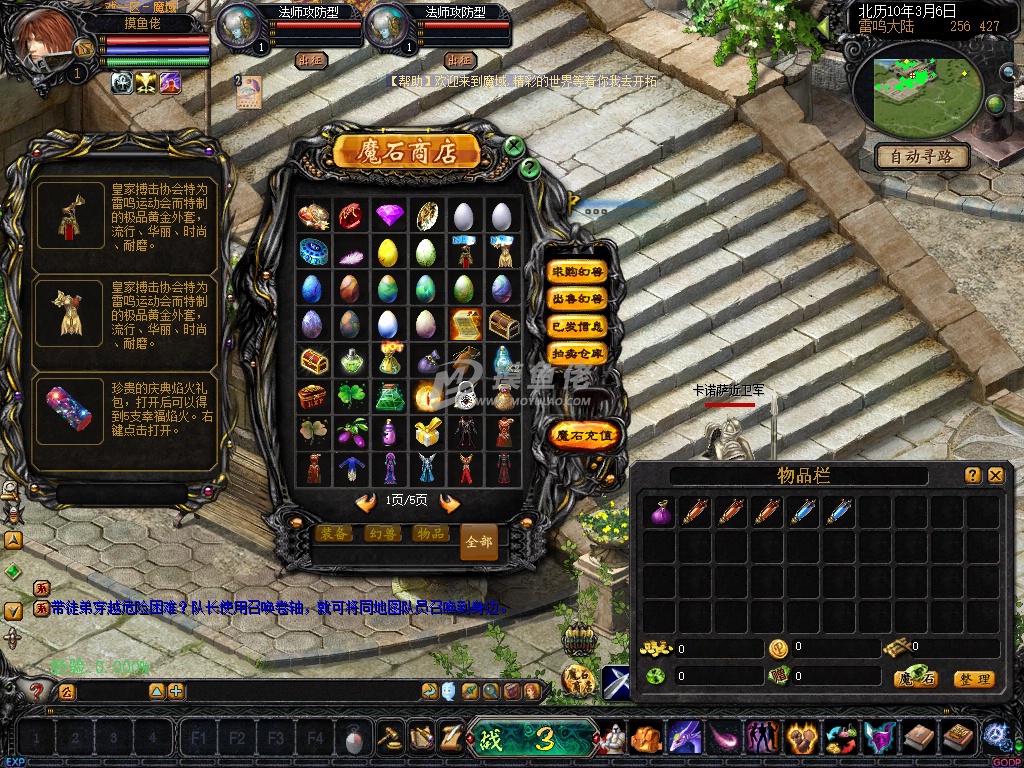Close the 魔石商店 shop window

(x=514, y=146)
